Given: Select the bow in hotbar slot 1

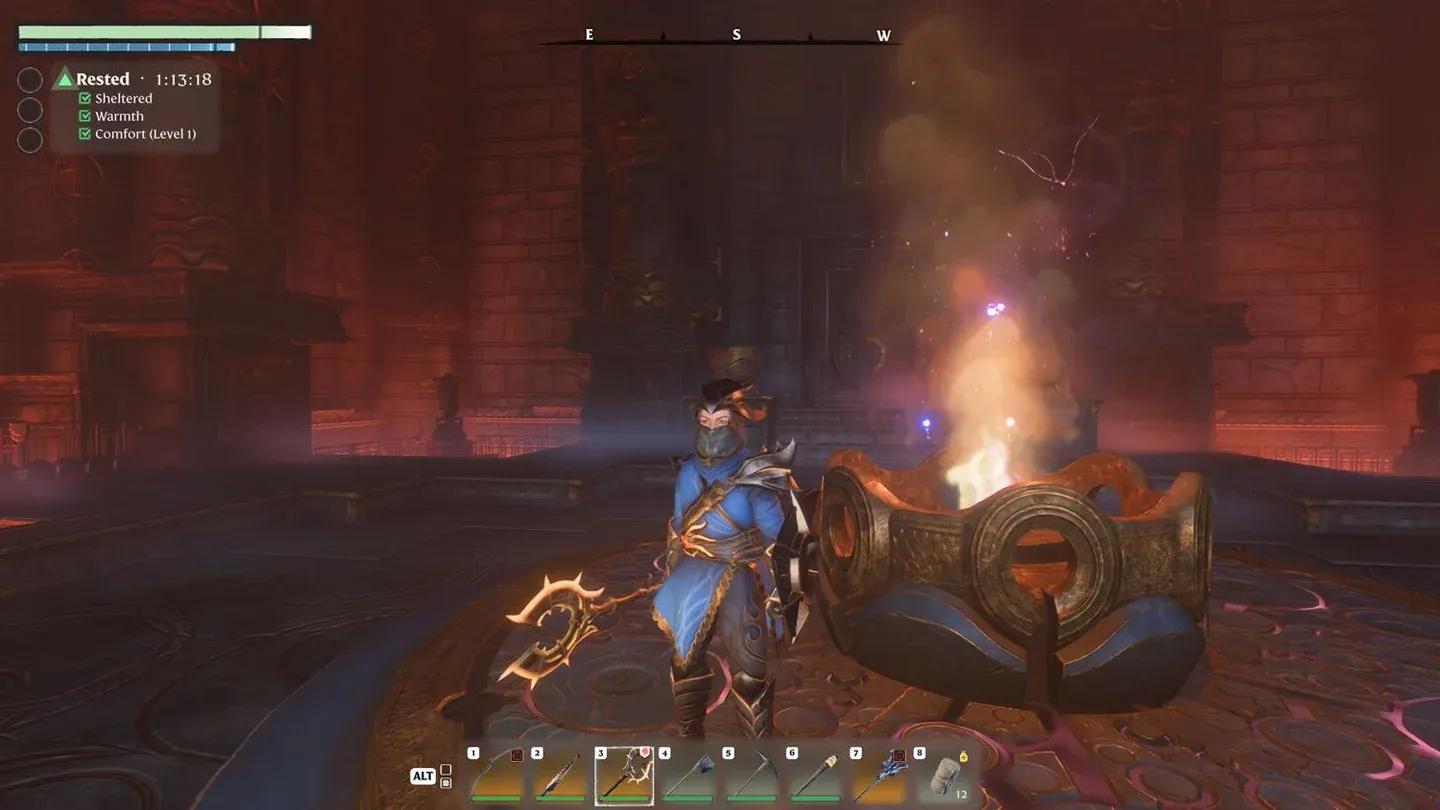Looking at the screenshot, I should [x=497, y=777].
